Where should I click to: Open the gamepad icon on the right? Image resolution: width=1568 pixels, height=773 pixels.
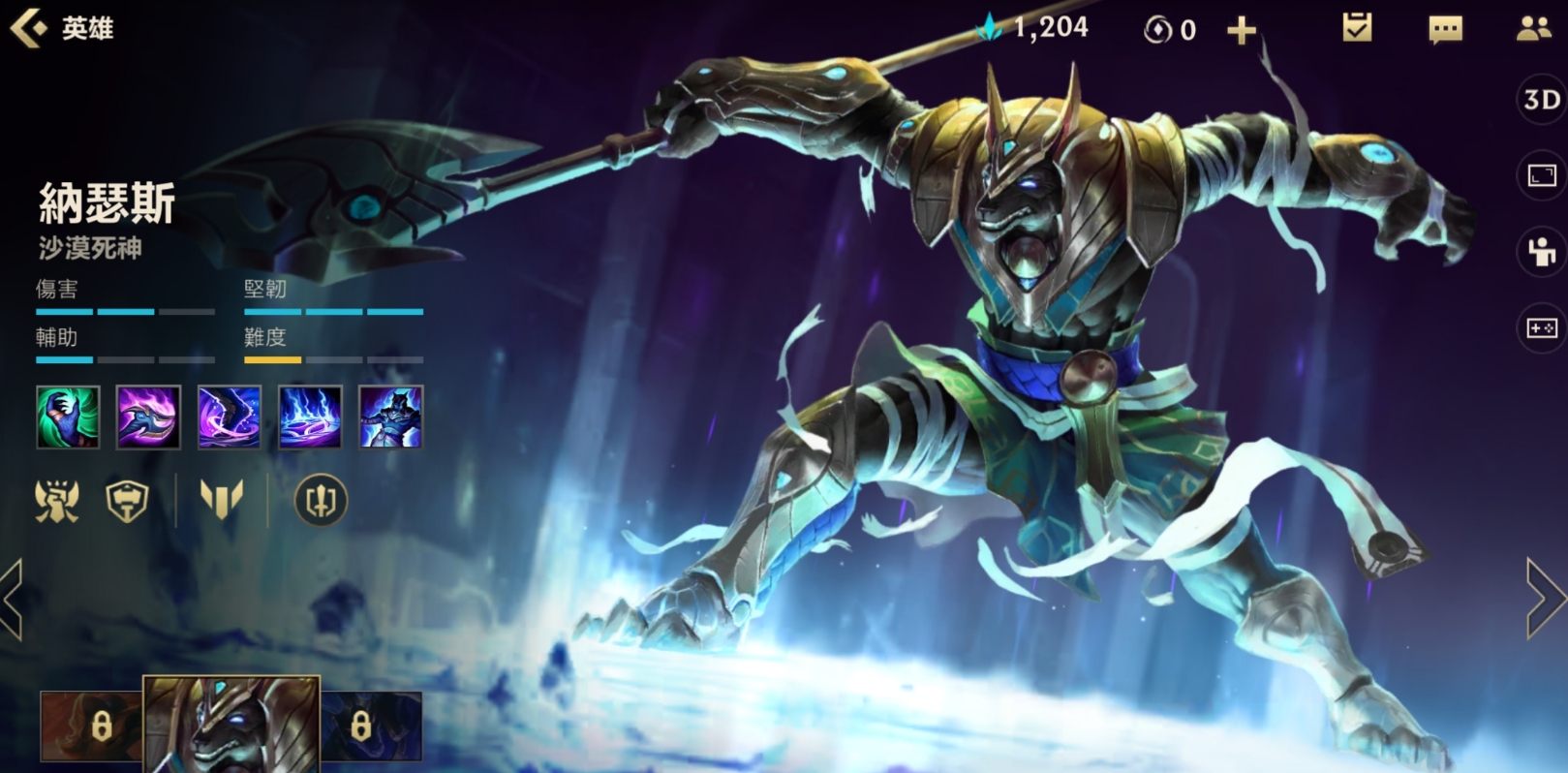pos(1541,328)
